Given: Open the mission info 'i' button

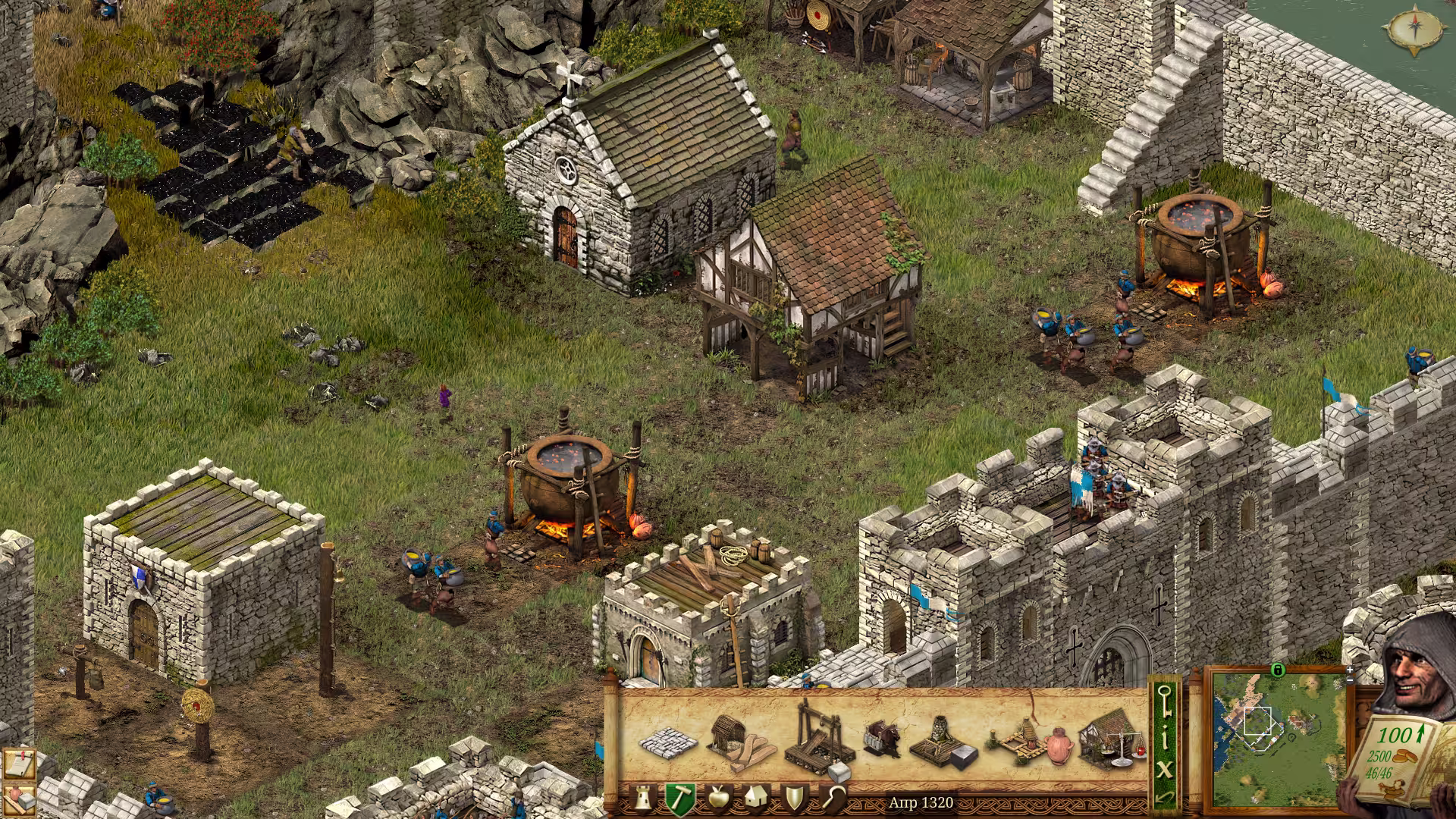Looking at the screenshot, I should click(1165, 737).
